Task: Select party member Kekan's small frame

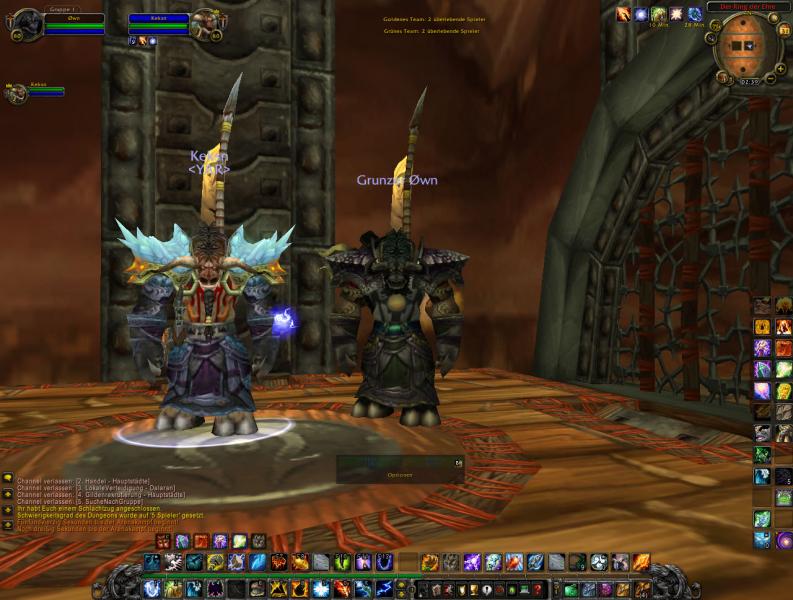Action: coord(17,93)
